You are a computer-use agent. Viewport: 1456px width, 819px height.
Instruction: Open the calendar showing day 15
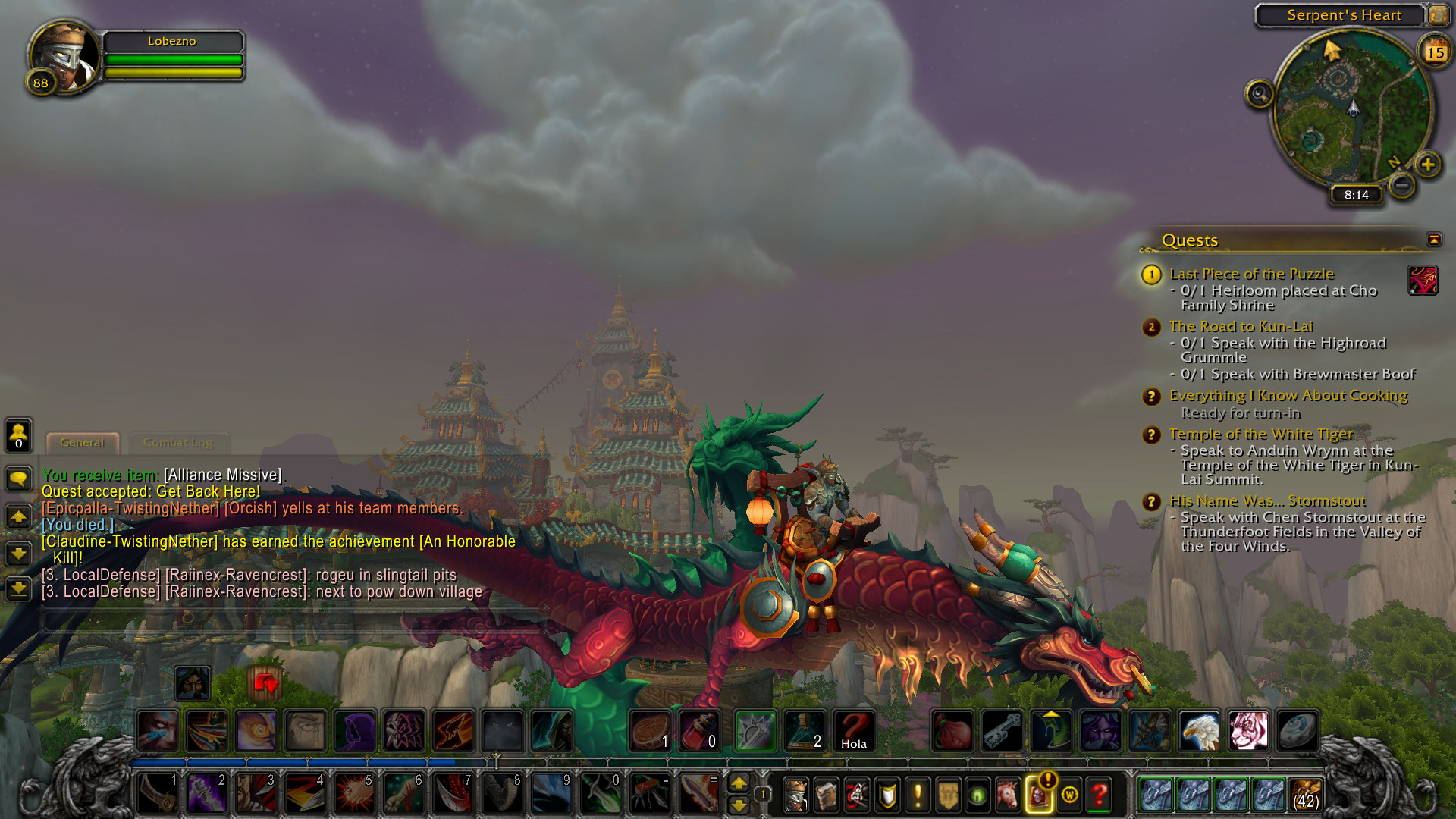tap(1435, 52)
